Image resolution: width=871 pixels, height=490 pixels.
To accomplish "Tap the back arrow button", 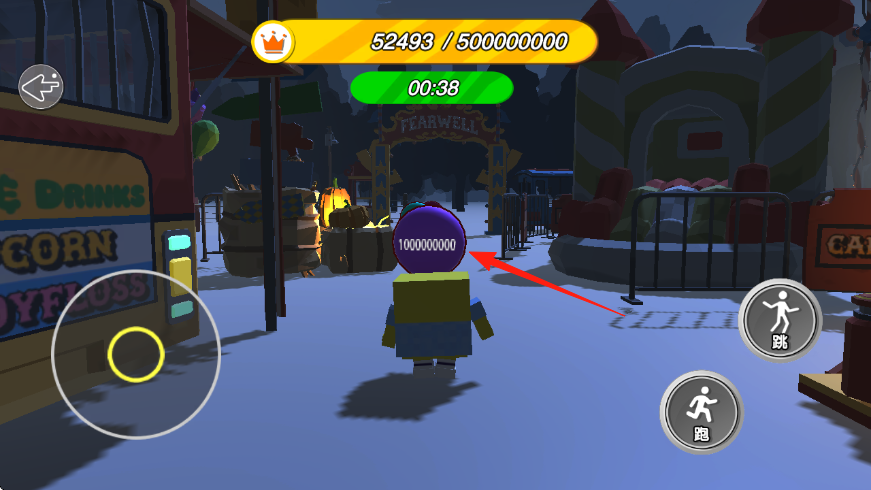I will (41, 87).
